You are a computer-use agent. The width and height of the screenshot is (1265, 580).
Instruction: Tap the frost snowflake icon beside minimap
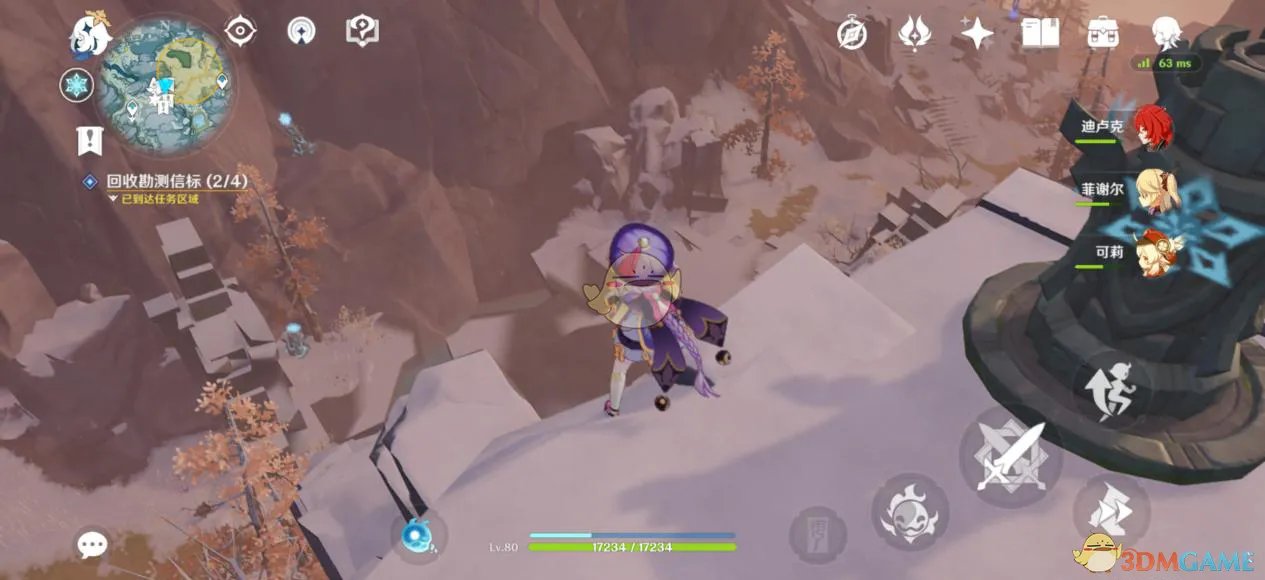[x=76, y=85]
